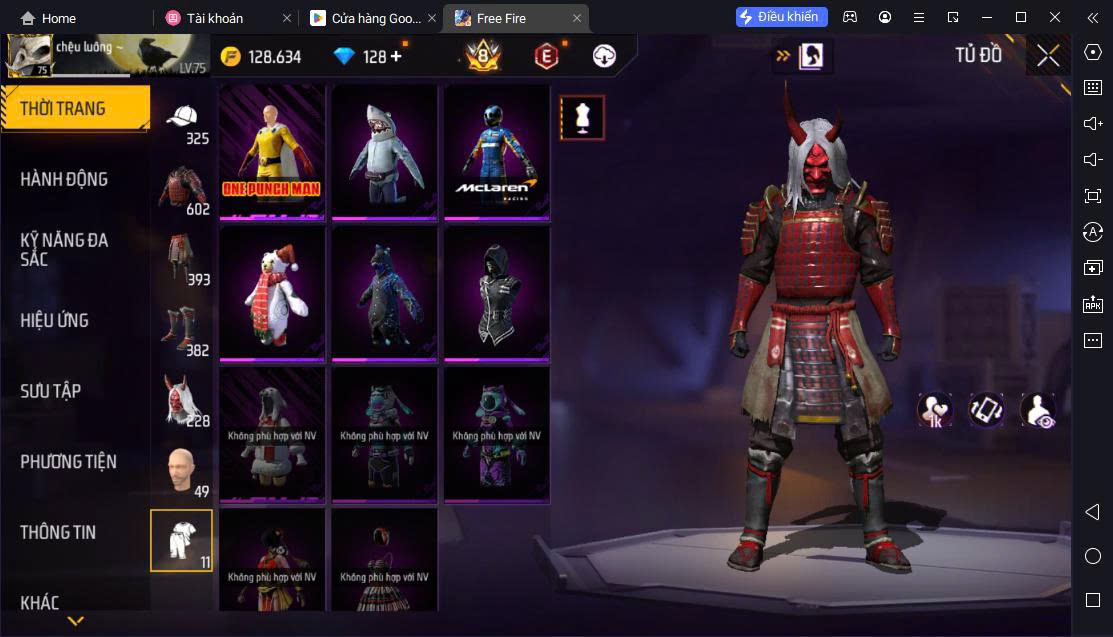Close the Tủ Đồ wardrobe screen
This screenshot has width=1113, height=637.
click(1048, 56)
